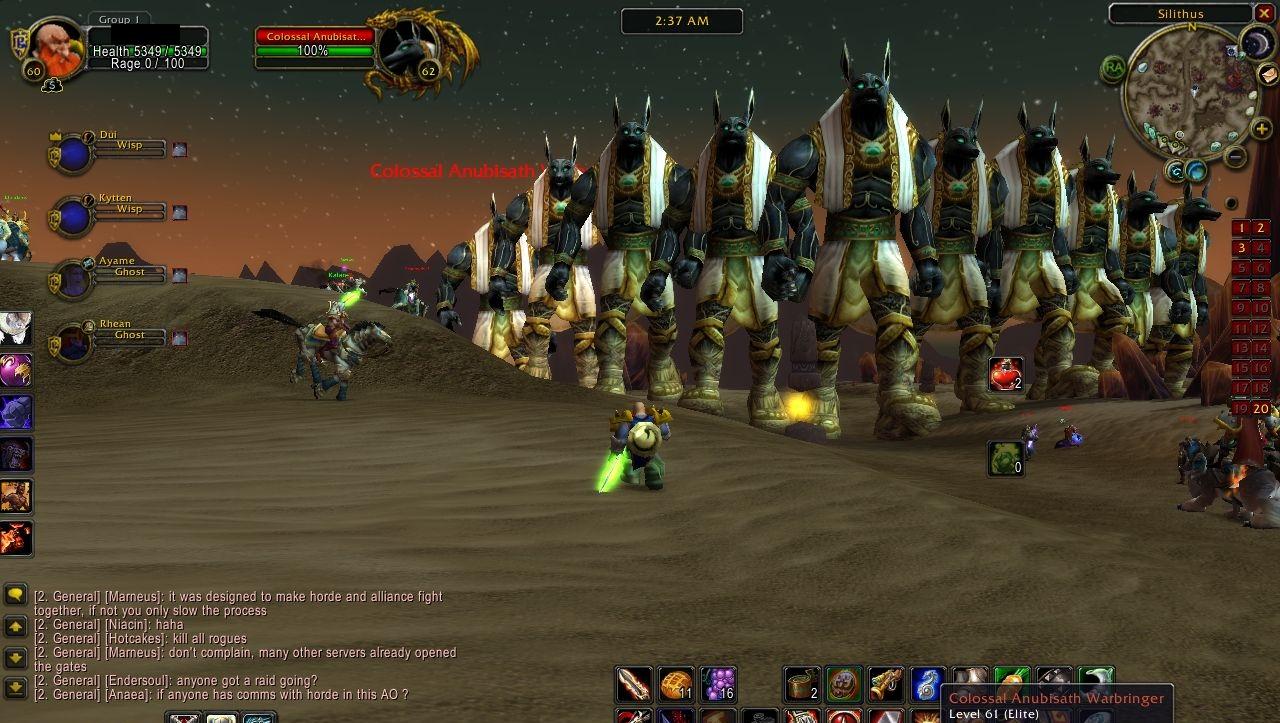Open the green RA minimap button
Screen dimensions: 1280x723
1113,69
